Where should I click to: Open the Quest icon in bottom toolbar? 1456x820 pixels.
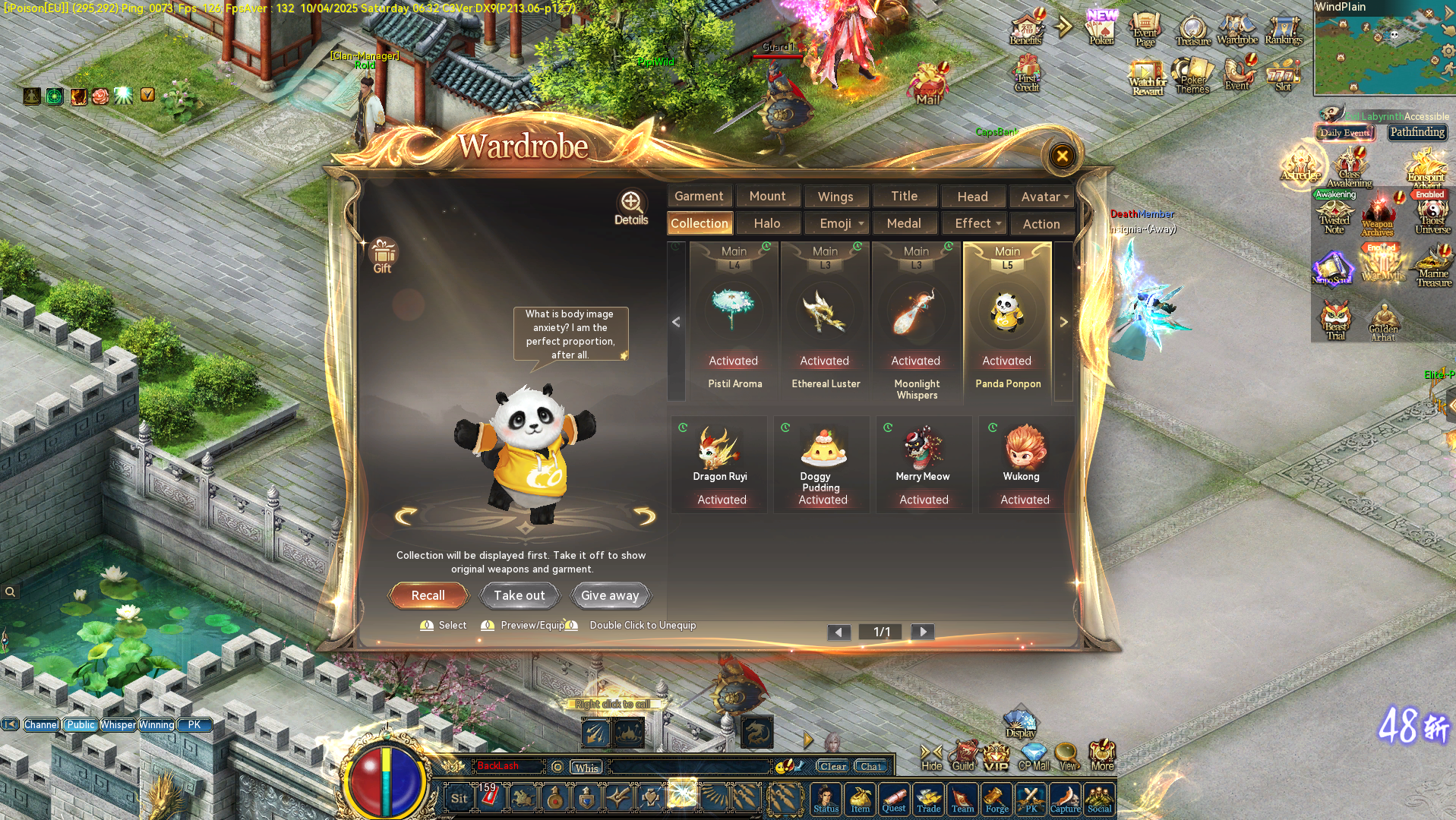[x=894, y=799]
